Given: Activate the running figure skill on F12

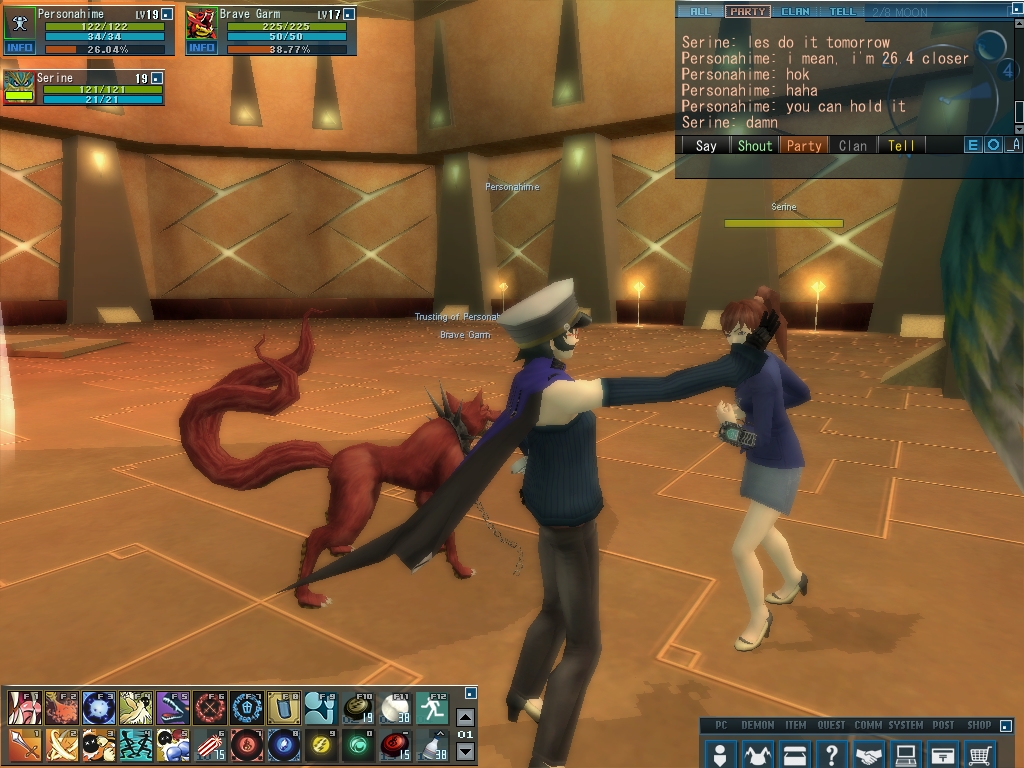Looking at the screenshot, I should tap(432, 708).
